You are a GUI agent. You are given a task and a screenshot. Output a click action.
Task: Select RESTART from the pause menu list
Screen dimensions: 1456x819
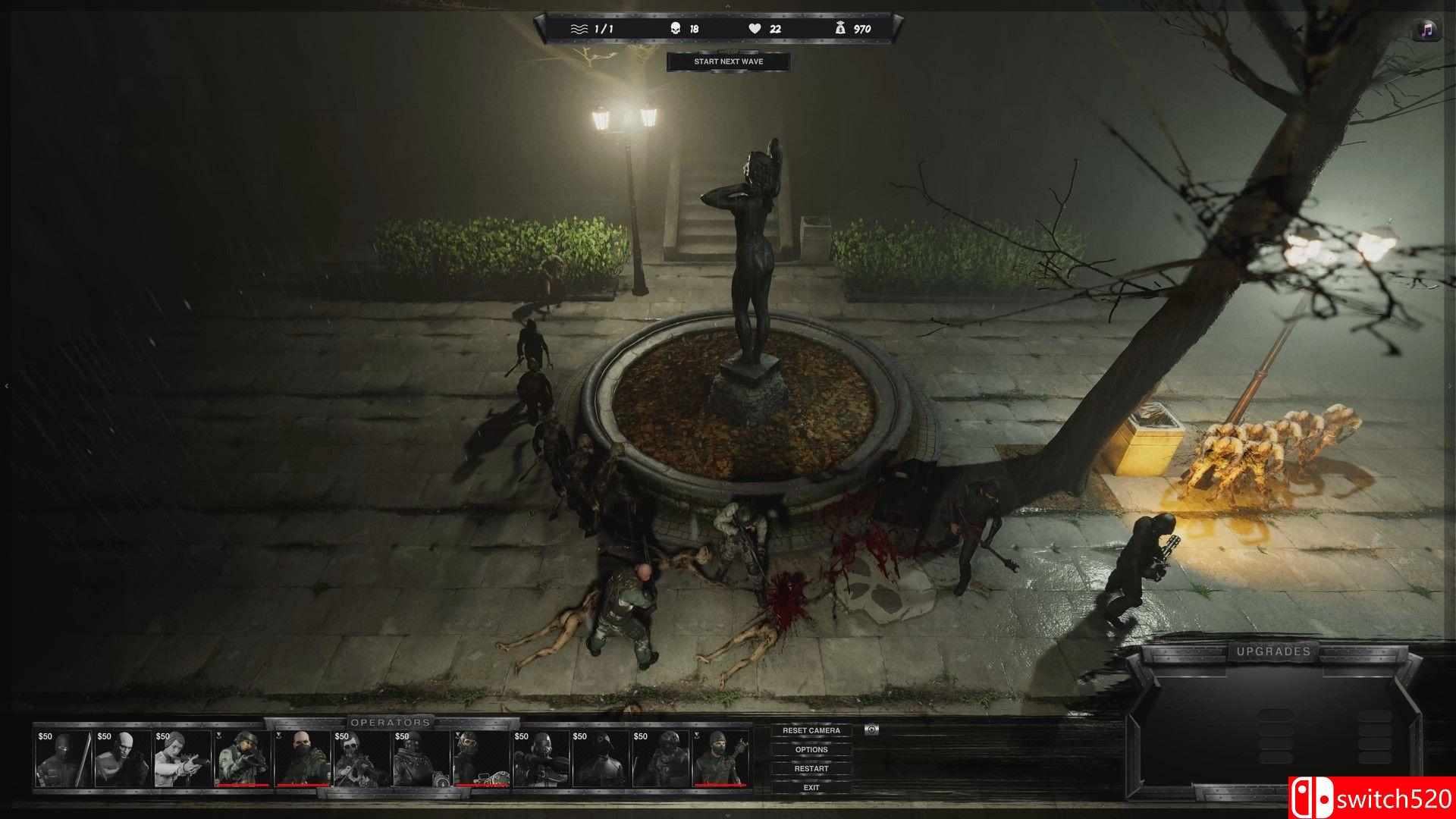(x=813, y=768)
